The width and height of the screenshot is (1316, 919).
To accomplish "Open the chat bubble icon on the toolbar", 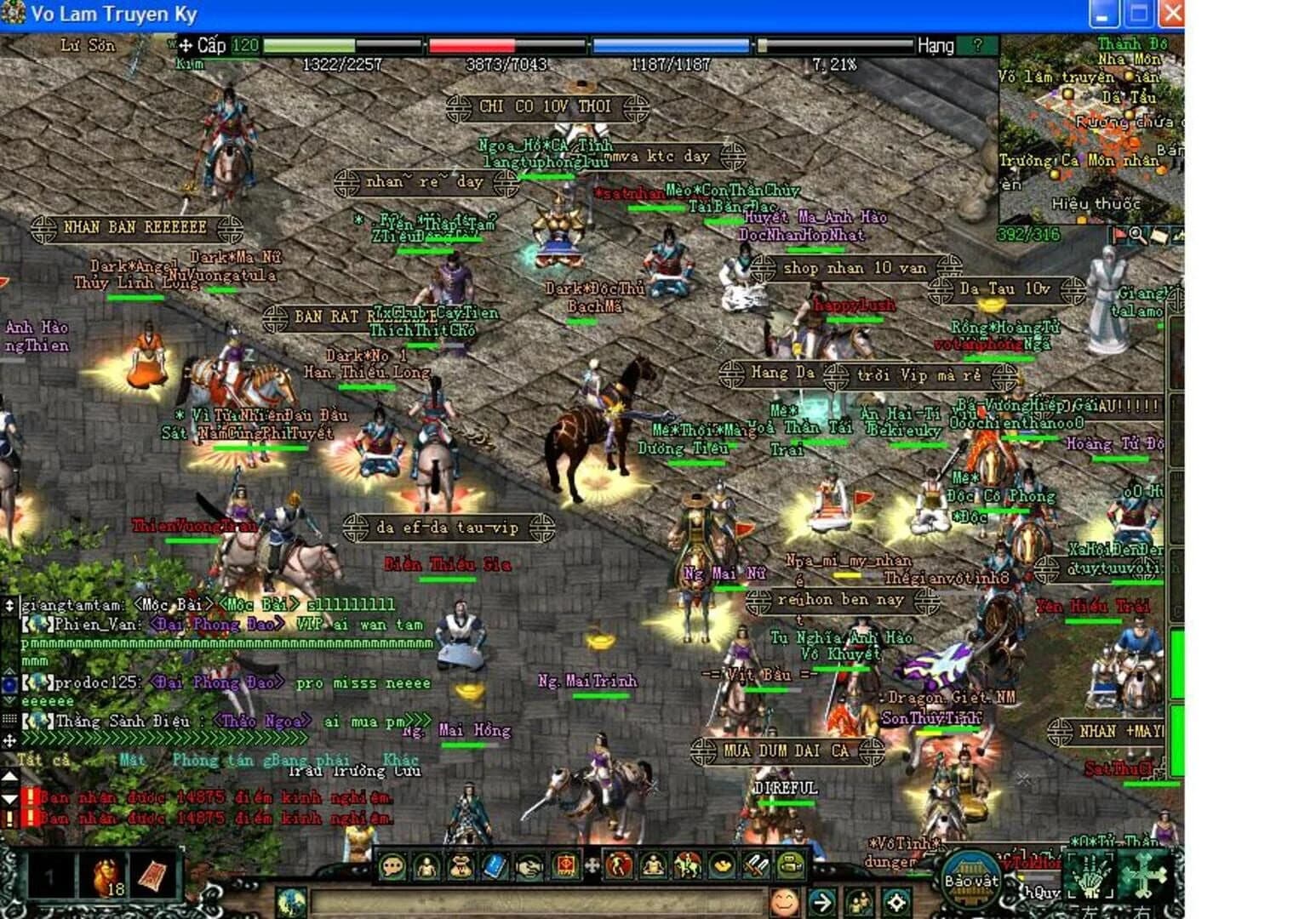I will pyautogui.click(x=392, y=865).
